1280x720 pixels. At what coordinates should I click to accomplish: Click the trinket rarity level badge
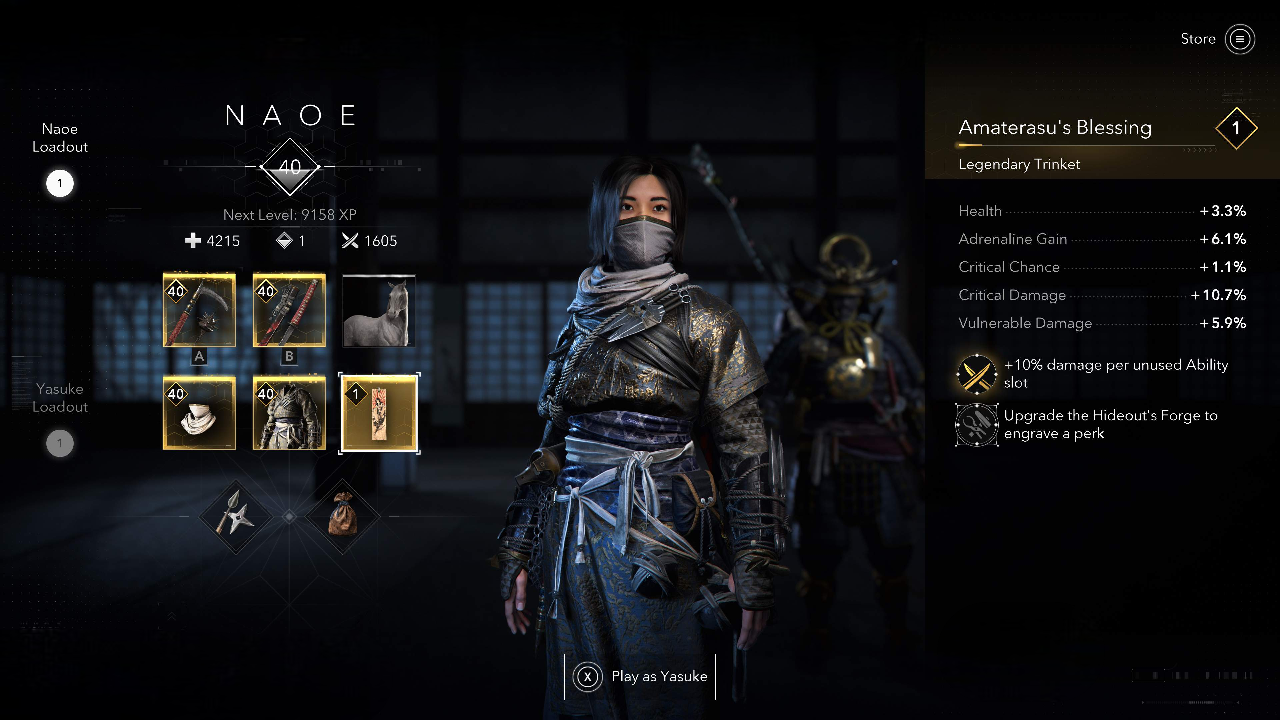pos(1237,128)
